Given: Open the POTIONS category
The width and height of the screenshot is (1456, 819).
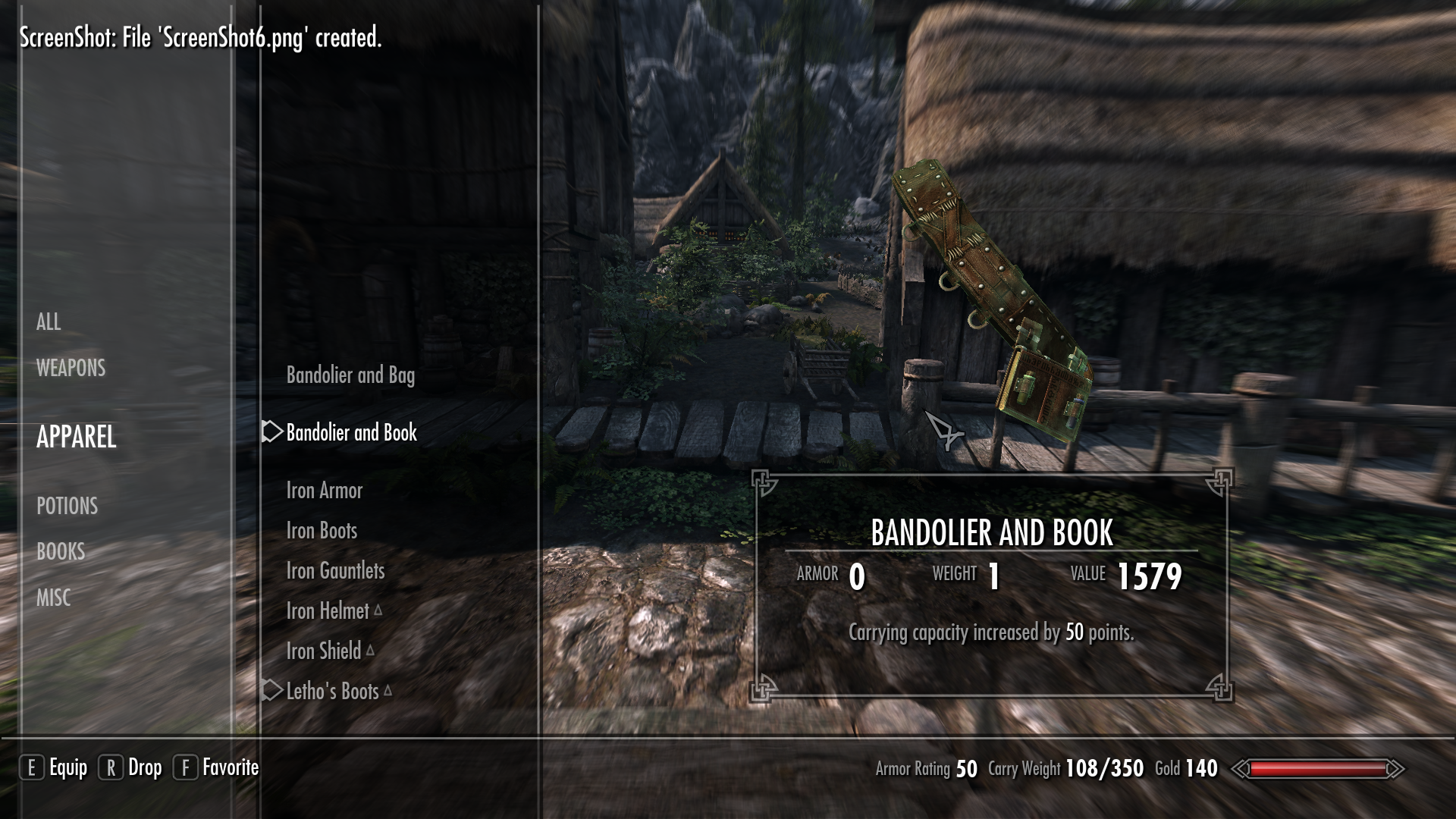Looking at the screenshot, I should pos(67,507).
